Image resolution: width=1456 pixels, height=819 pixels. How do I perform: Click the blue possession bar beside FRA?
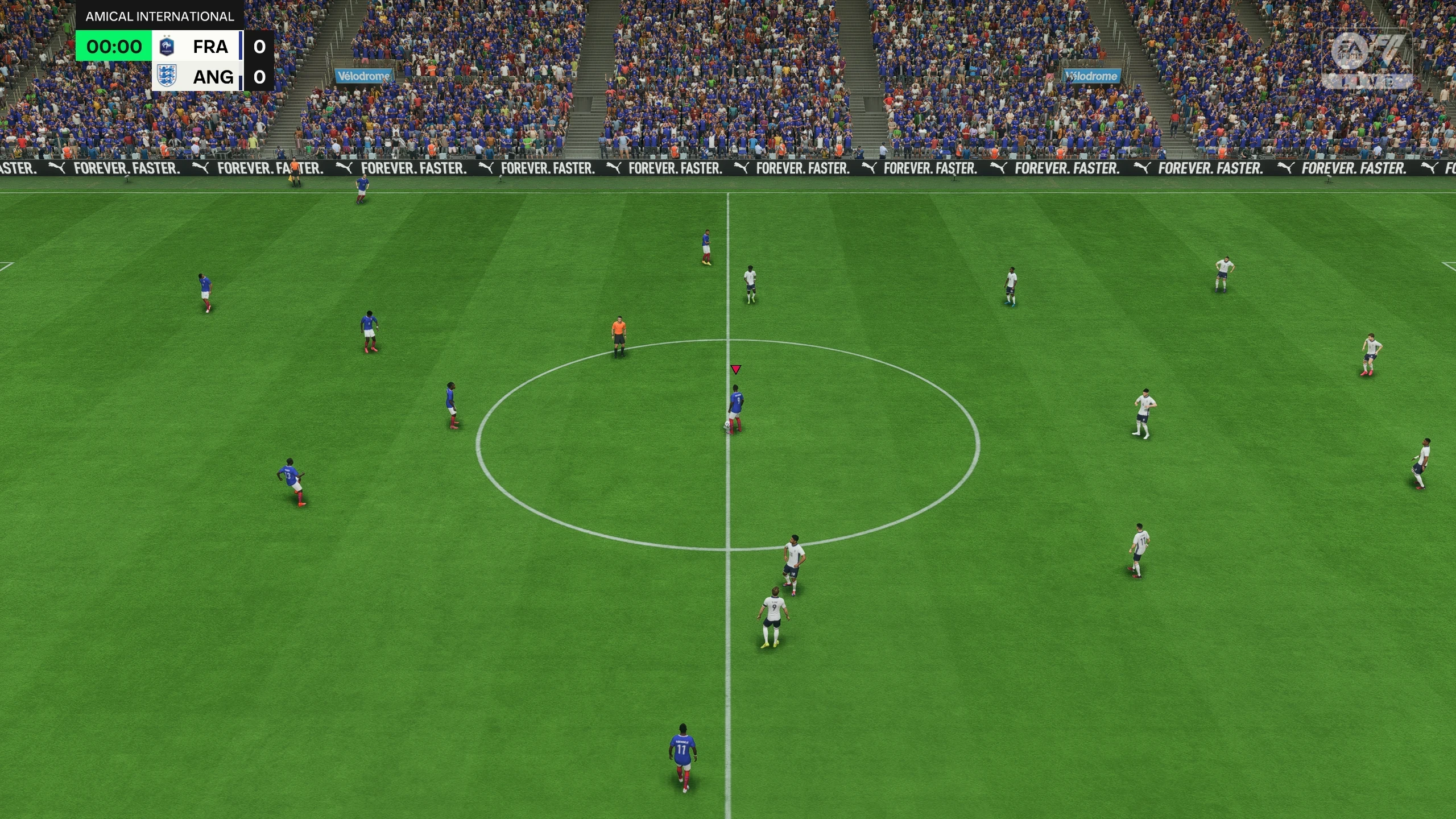point(241,47)
